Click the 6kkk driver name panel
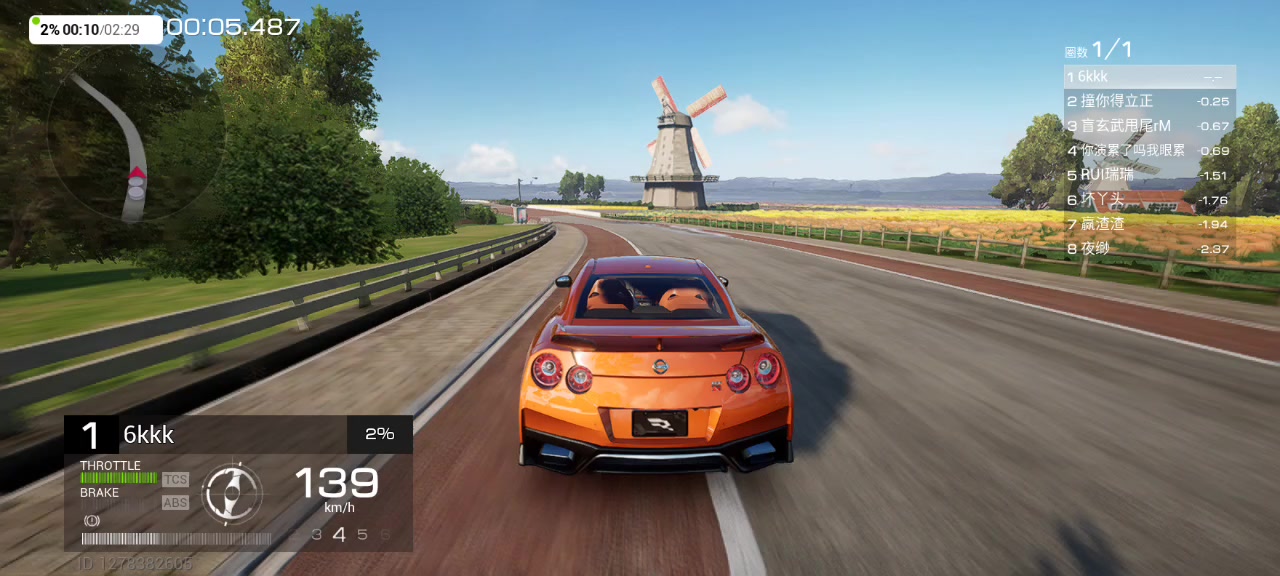Image resolution: width=1280 pixels, height=576 pixels. [232, 435]
